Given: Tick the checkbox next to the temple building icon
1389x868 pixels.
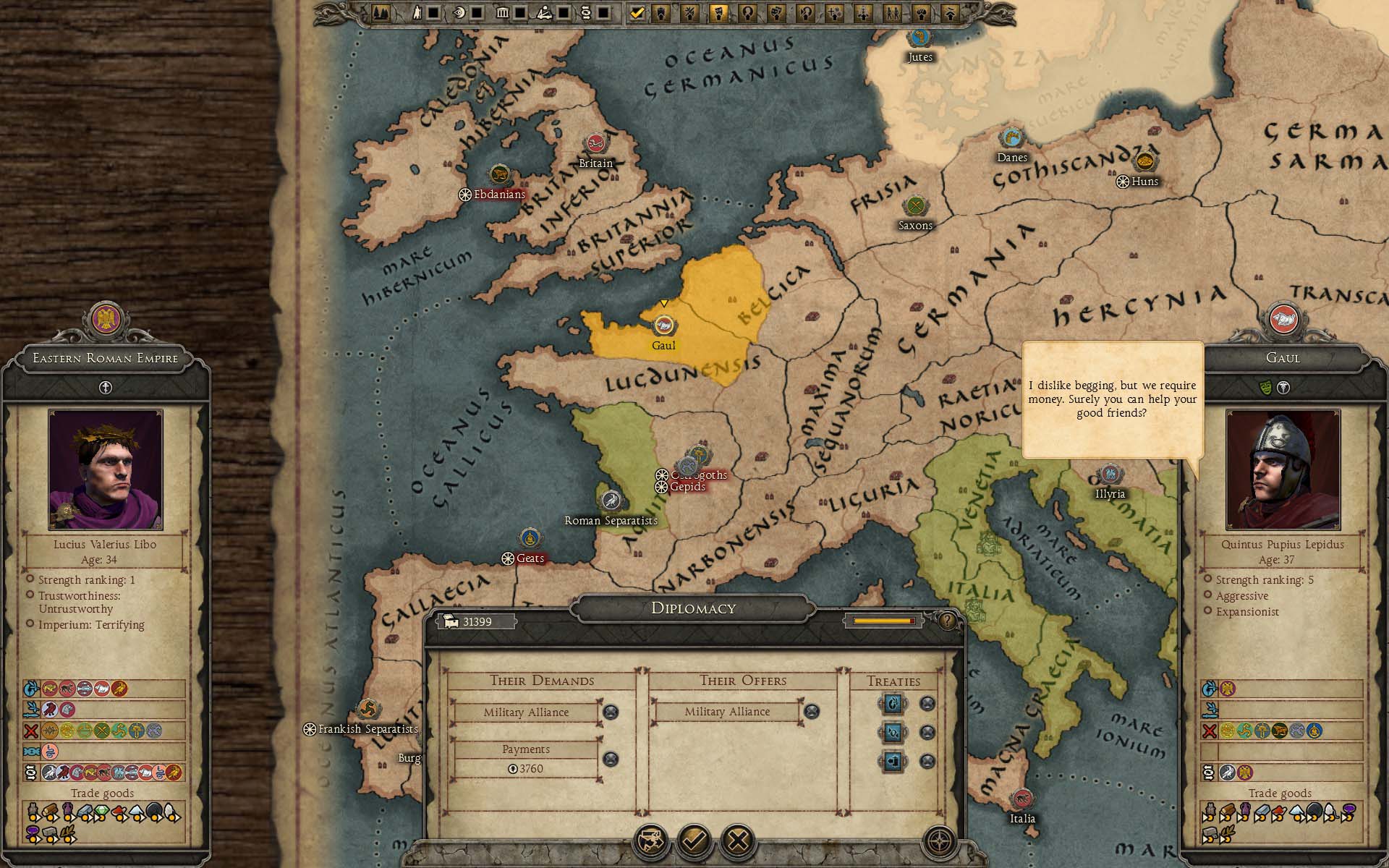Looking at the screenshot, I should tap(519, 13).
